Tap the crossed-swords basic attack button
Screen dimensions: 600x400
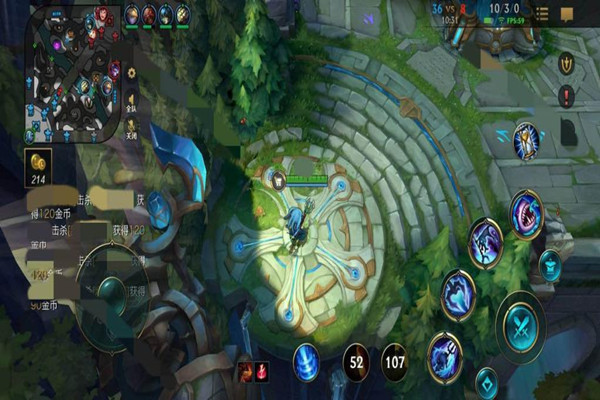(521, 324)
